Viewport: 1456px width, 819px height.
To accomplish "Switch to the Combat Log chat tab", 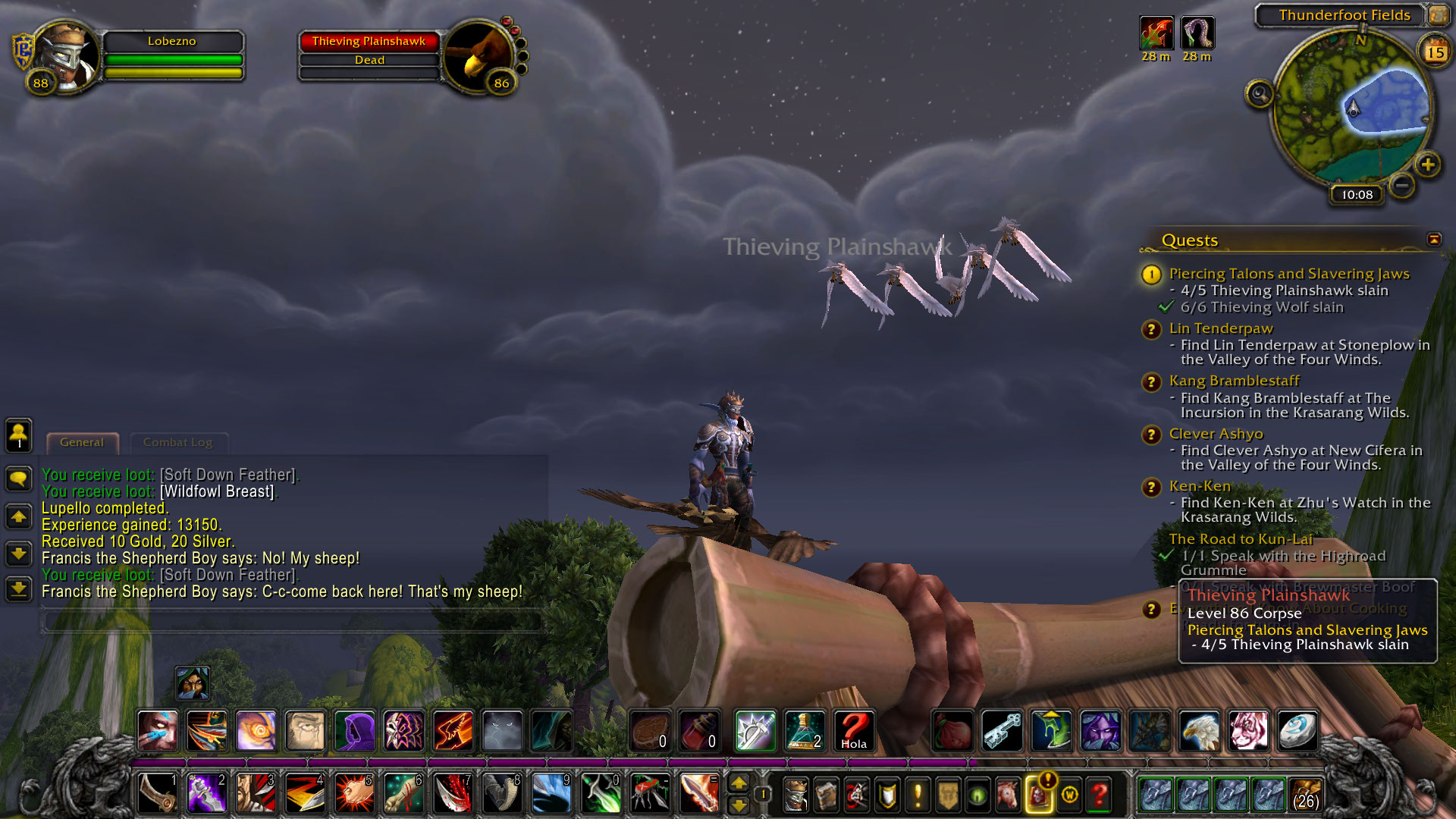I will pyautogui.click(x=177, y=442).
